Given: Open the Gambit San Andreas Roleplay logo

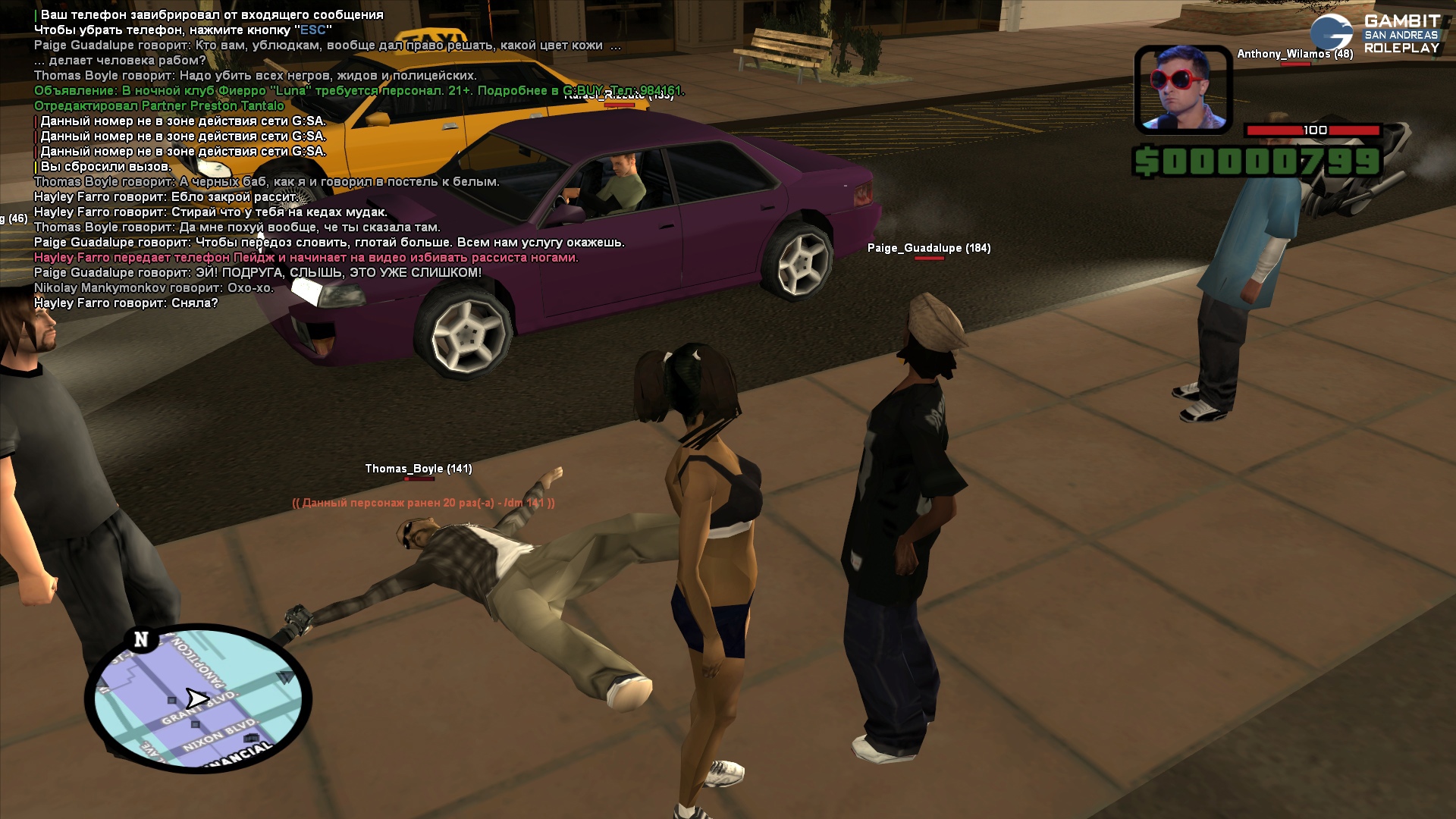Looking at the screenshot, I should 1374,34.
